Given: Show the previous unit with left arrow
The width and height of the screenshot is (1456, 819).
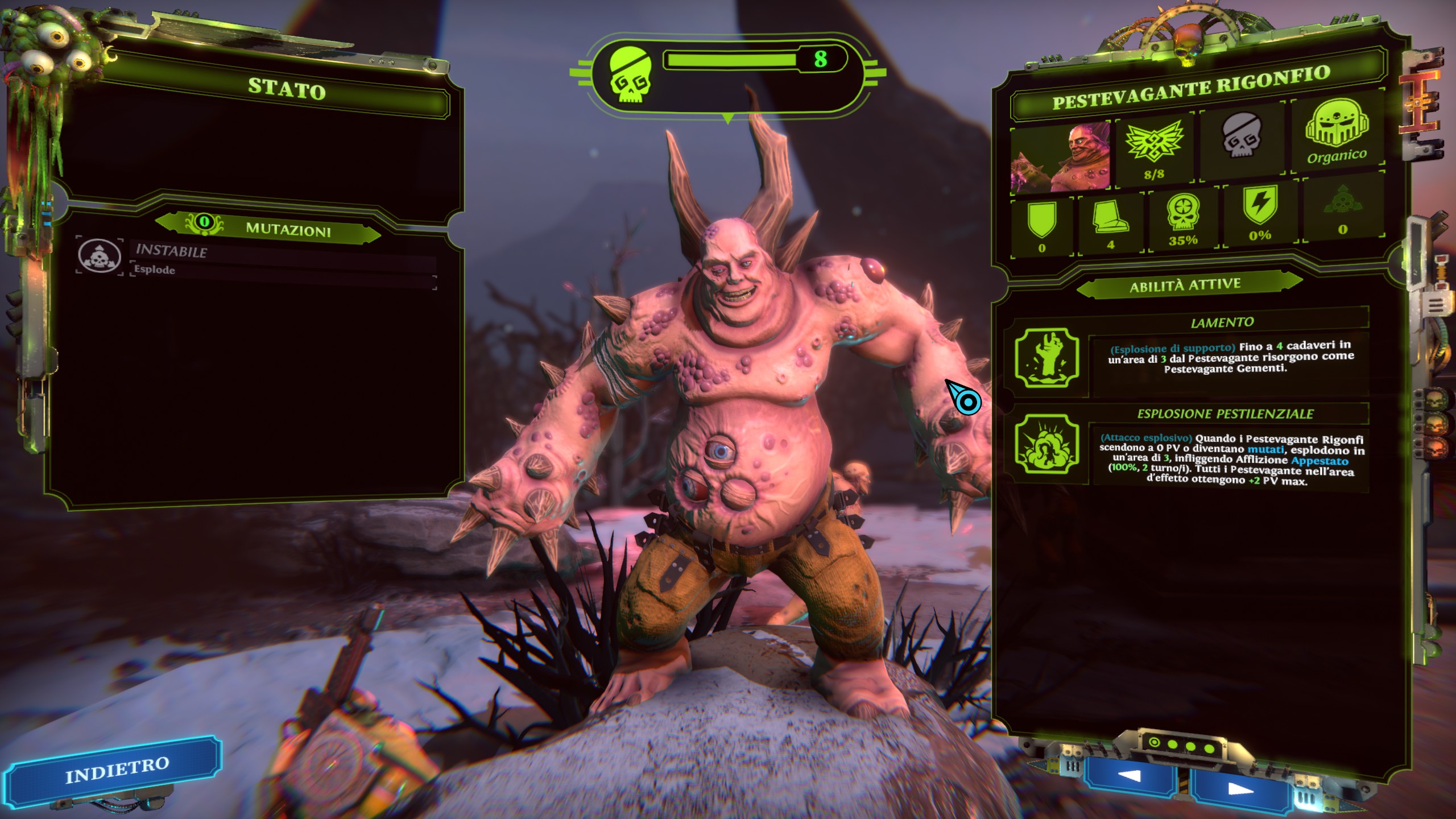Looking at the screenshot, I should point(1128,776).
